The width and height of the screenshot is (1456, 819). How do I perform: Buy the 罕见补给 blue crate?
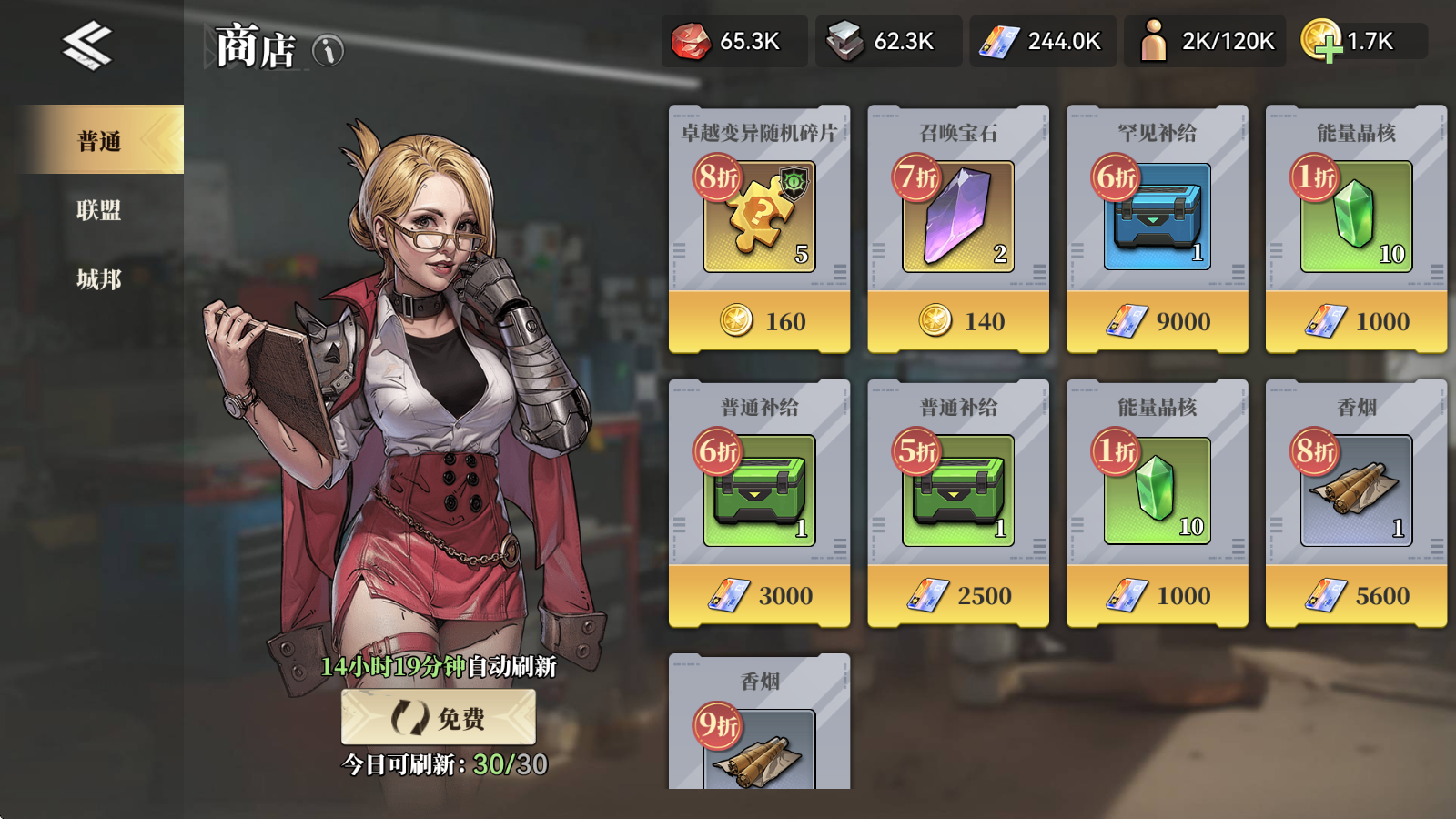[1157, 320]
